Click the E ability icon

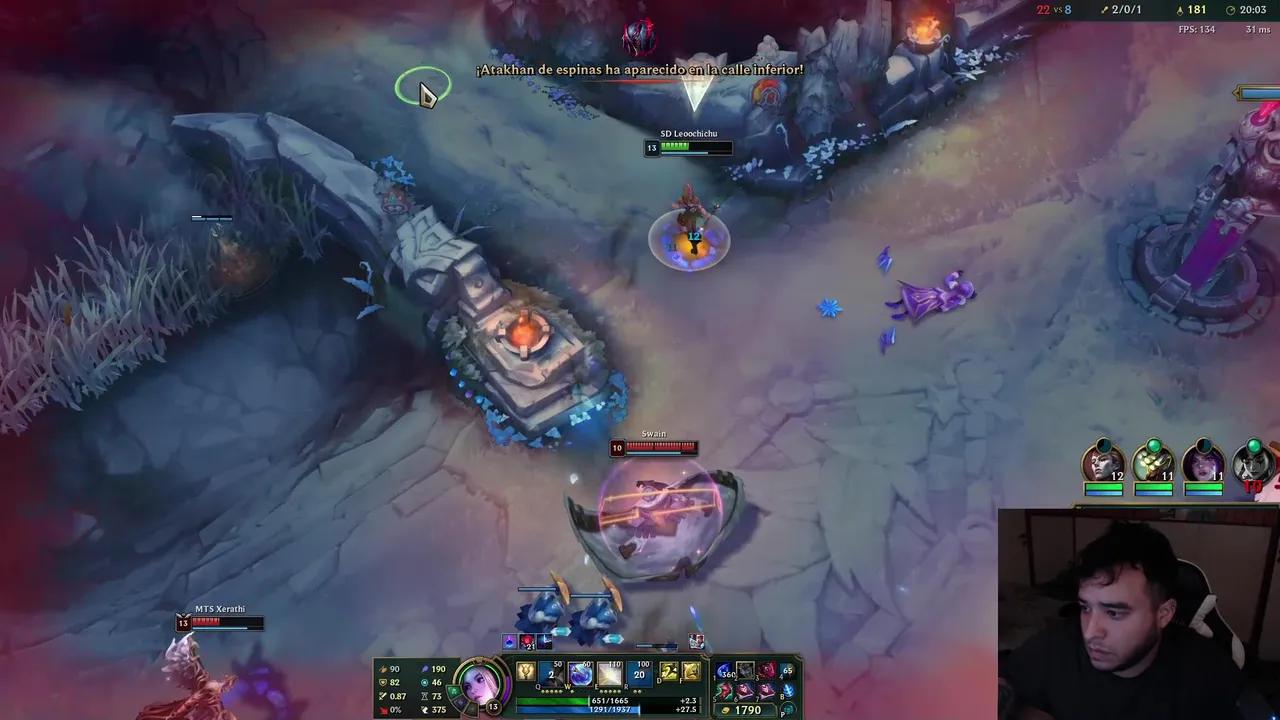click(x=611, y=673)
